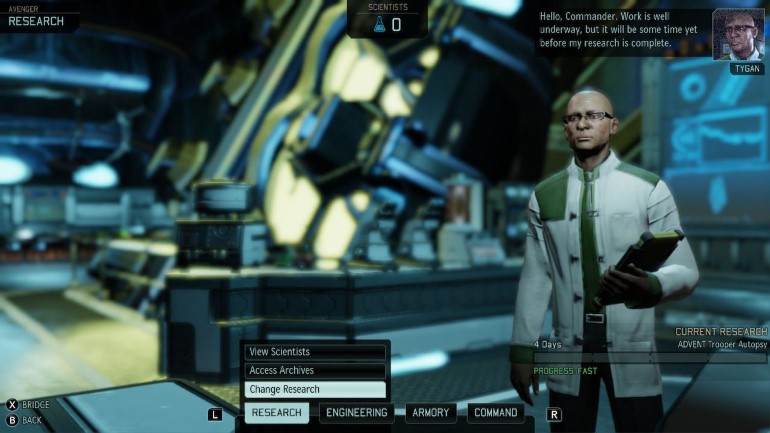Click Tygan's portrait thumbnail
This screenshot has width=770, height=433.
[x=738, y=34]
